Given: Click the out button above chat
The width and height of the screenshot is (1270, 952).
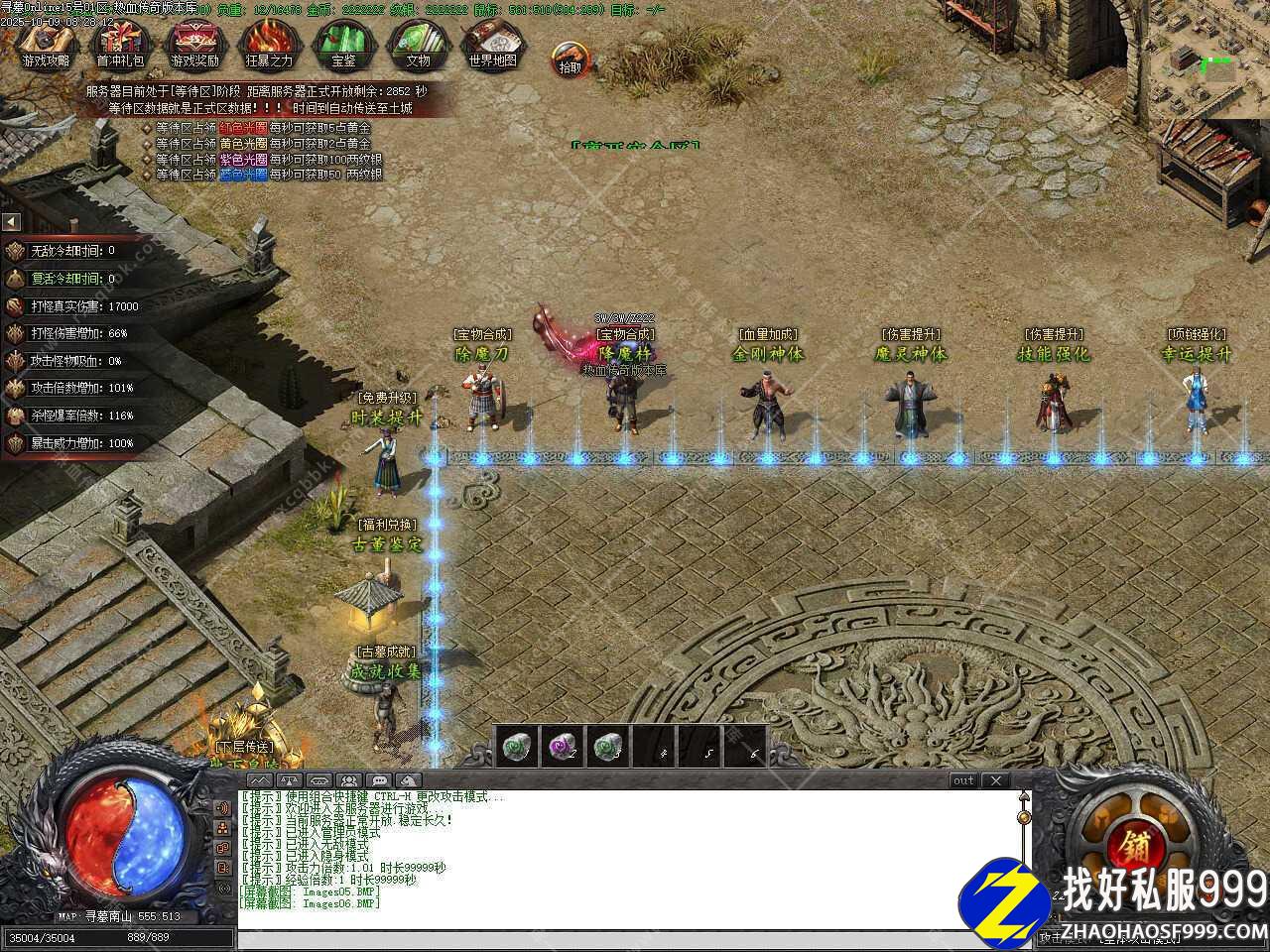Looking at the screenshot, I should pos(963,780).
